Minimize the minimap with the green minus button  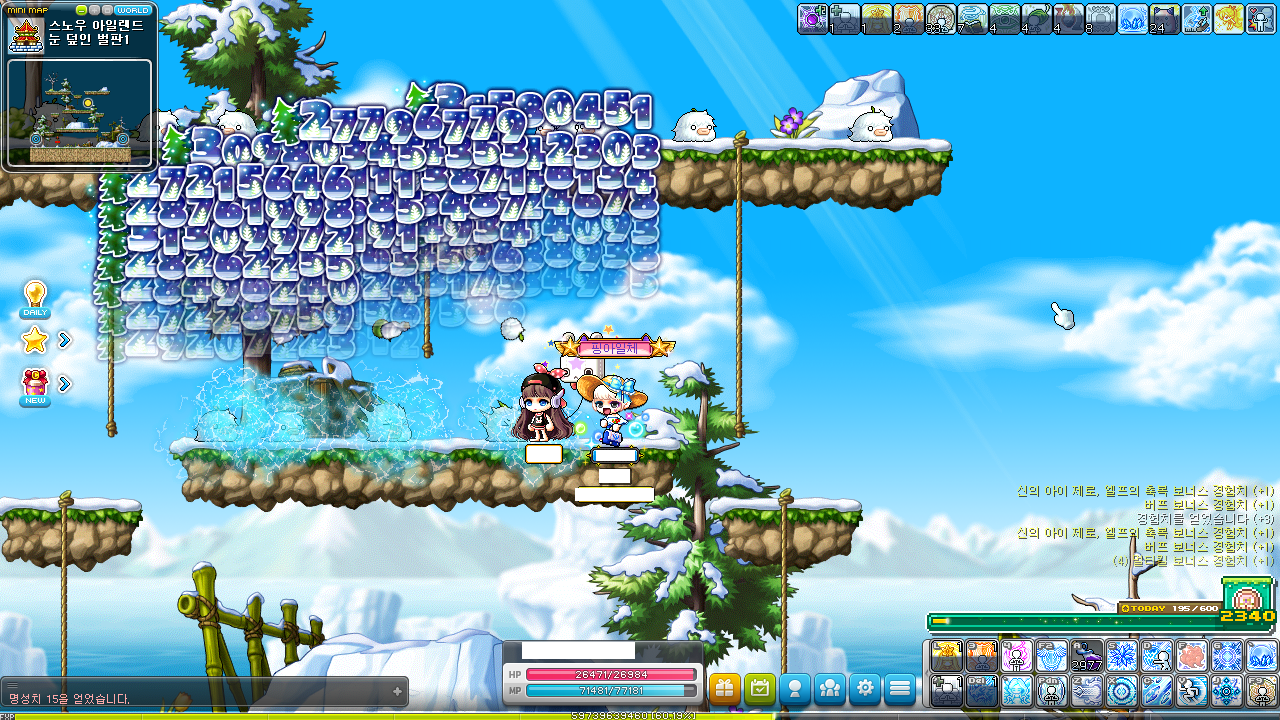81,10
